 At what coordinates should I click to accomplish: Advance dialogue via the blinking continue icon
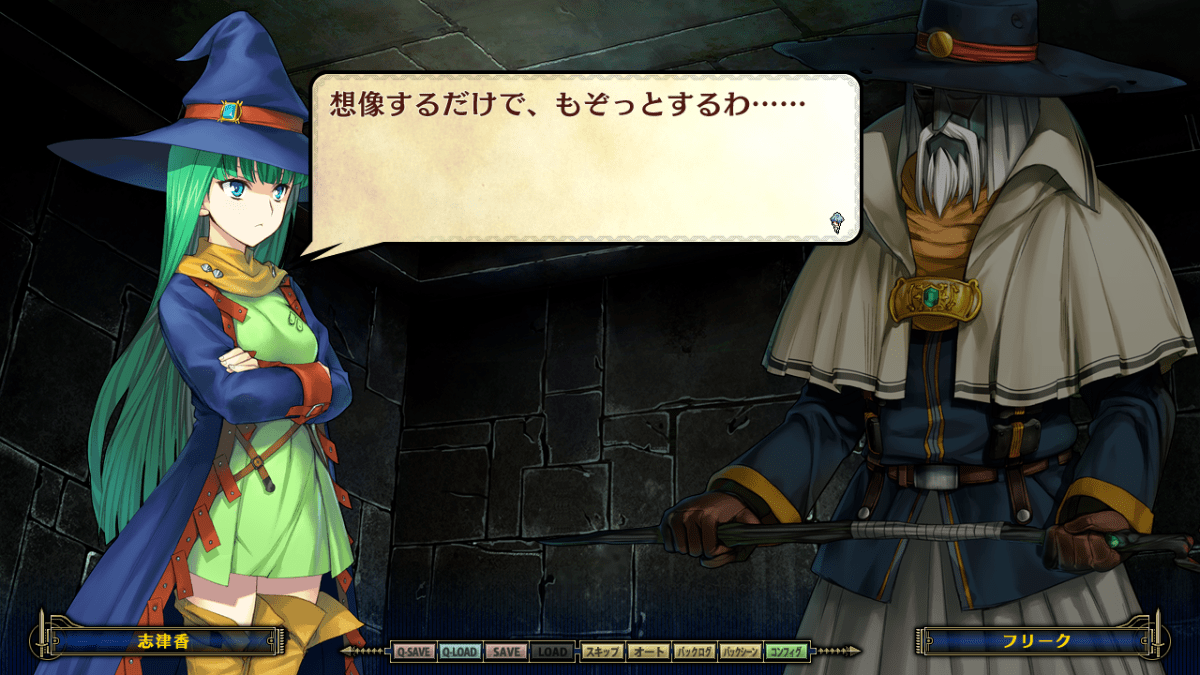837,223
